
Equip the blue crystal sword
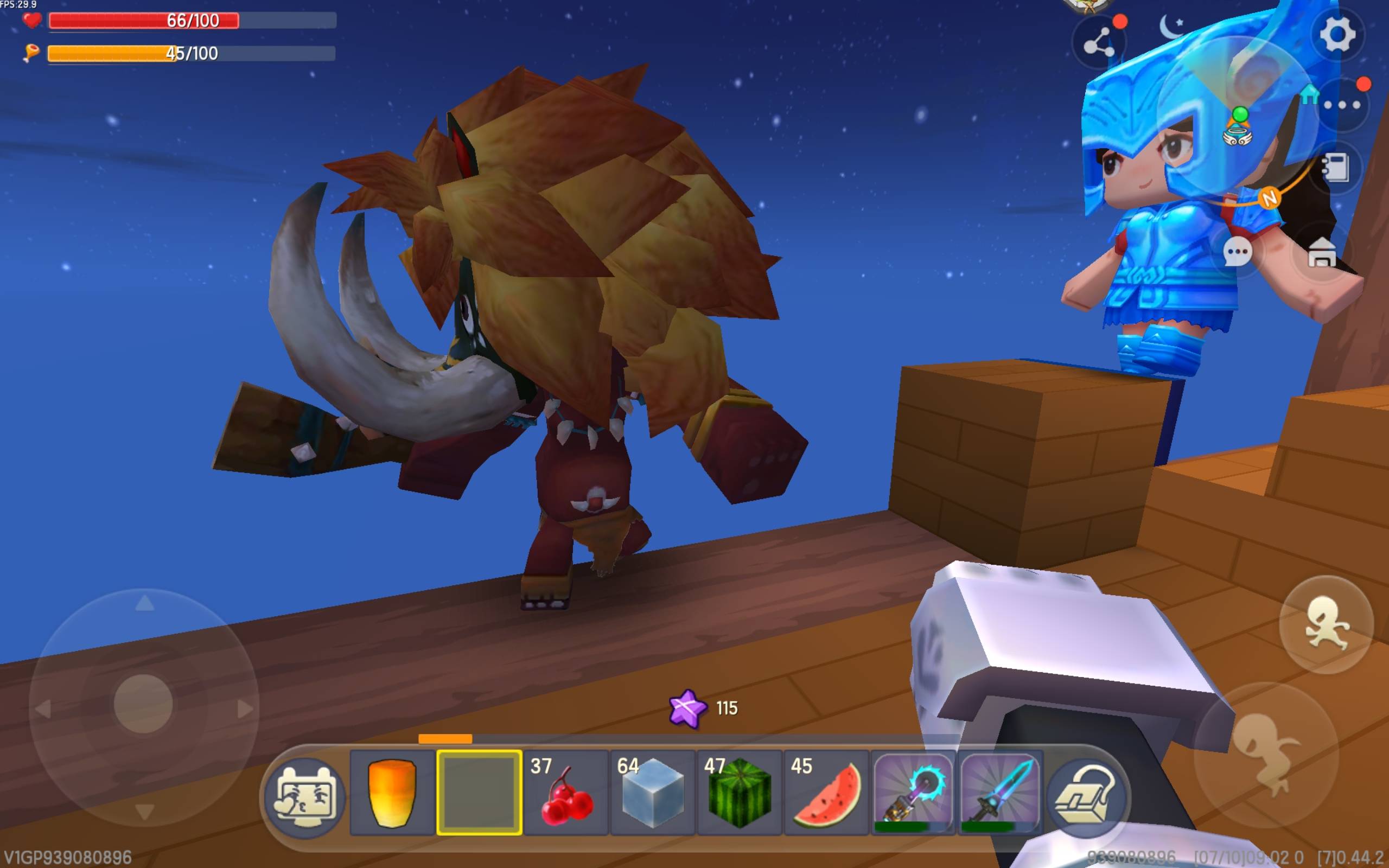tap(1000, 793)
